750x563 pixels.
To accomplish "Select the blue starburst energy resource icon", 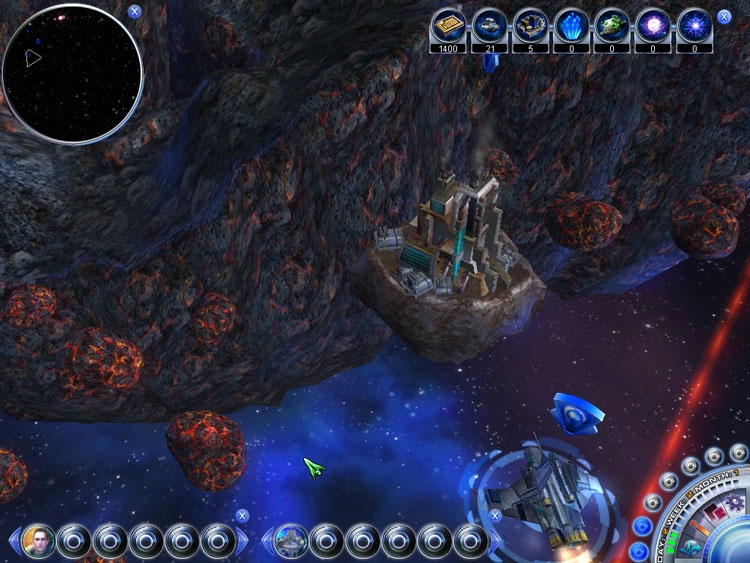I will pyautogui.click(x=694, y=25).
